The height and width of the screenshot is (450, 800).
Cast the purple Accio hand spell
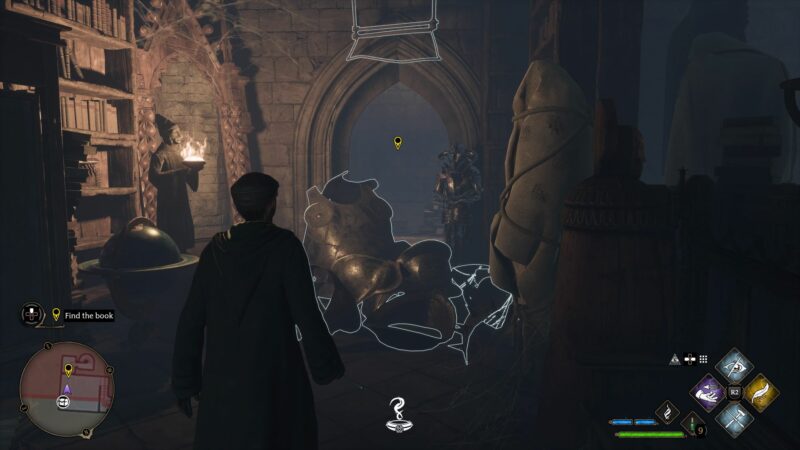(709, 392)
